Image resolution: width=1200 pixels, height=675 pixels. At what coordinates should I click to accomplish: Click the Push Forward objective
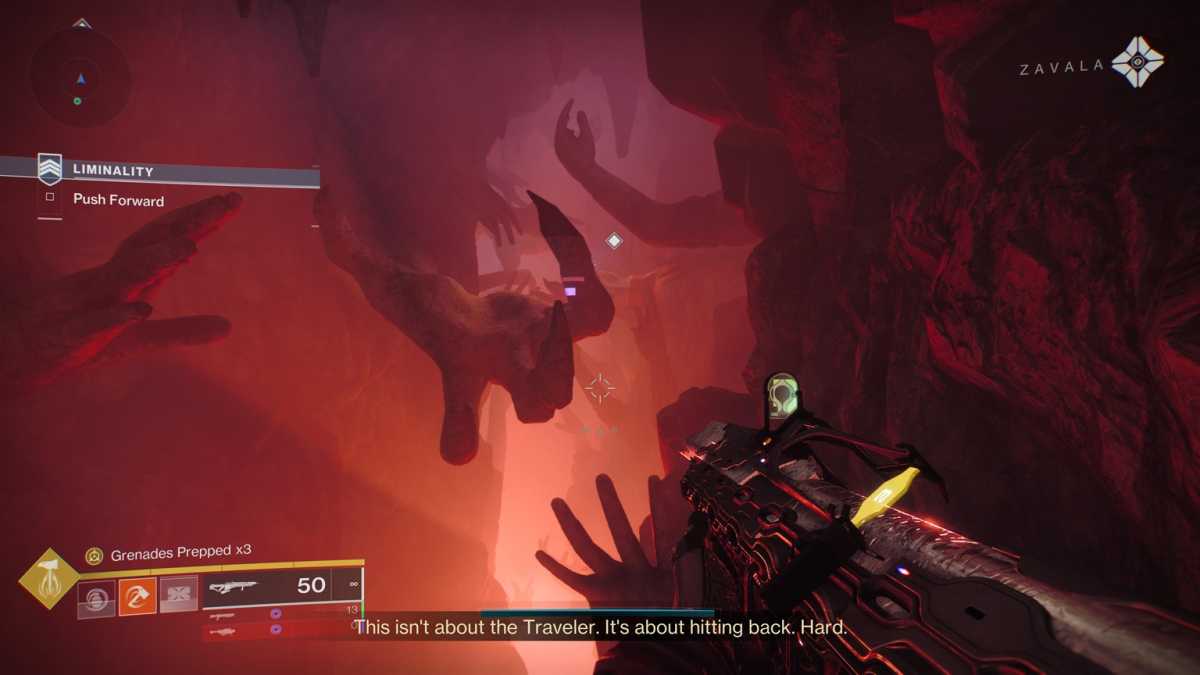[x=118, y=200]
